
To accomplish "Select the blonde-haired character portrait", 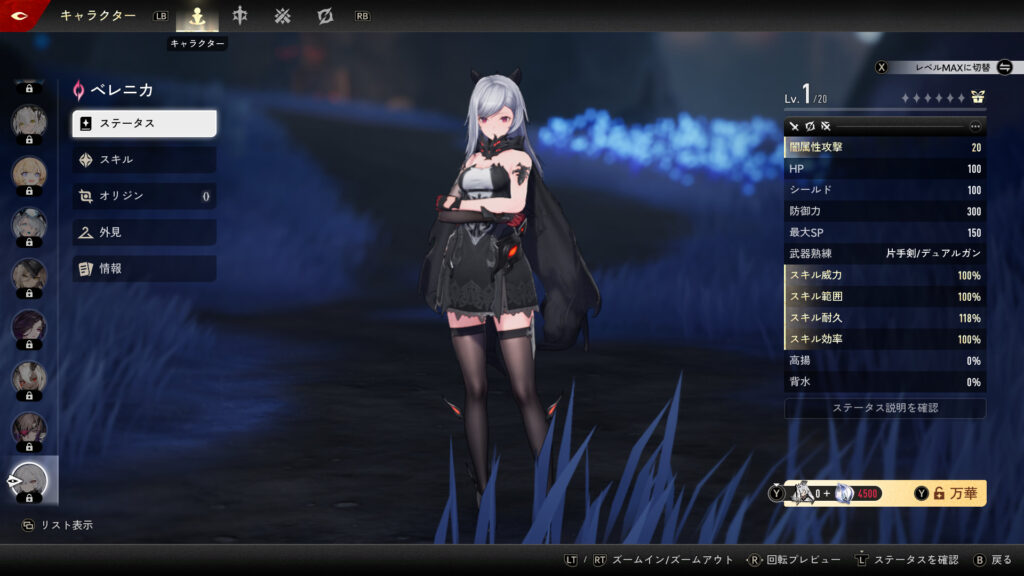I will point(28,172).
